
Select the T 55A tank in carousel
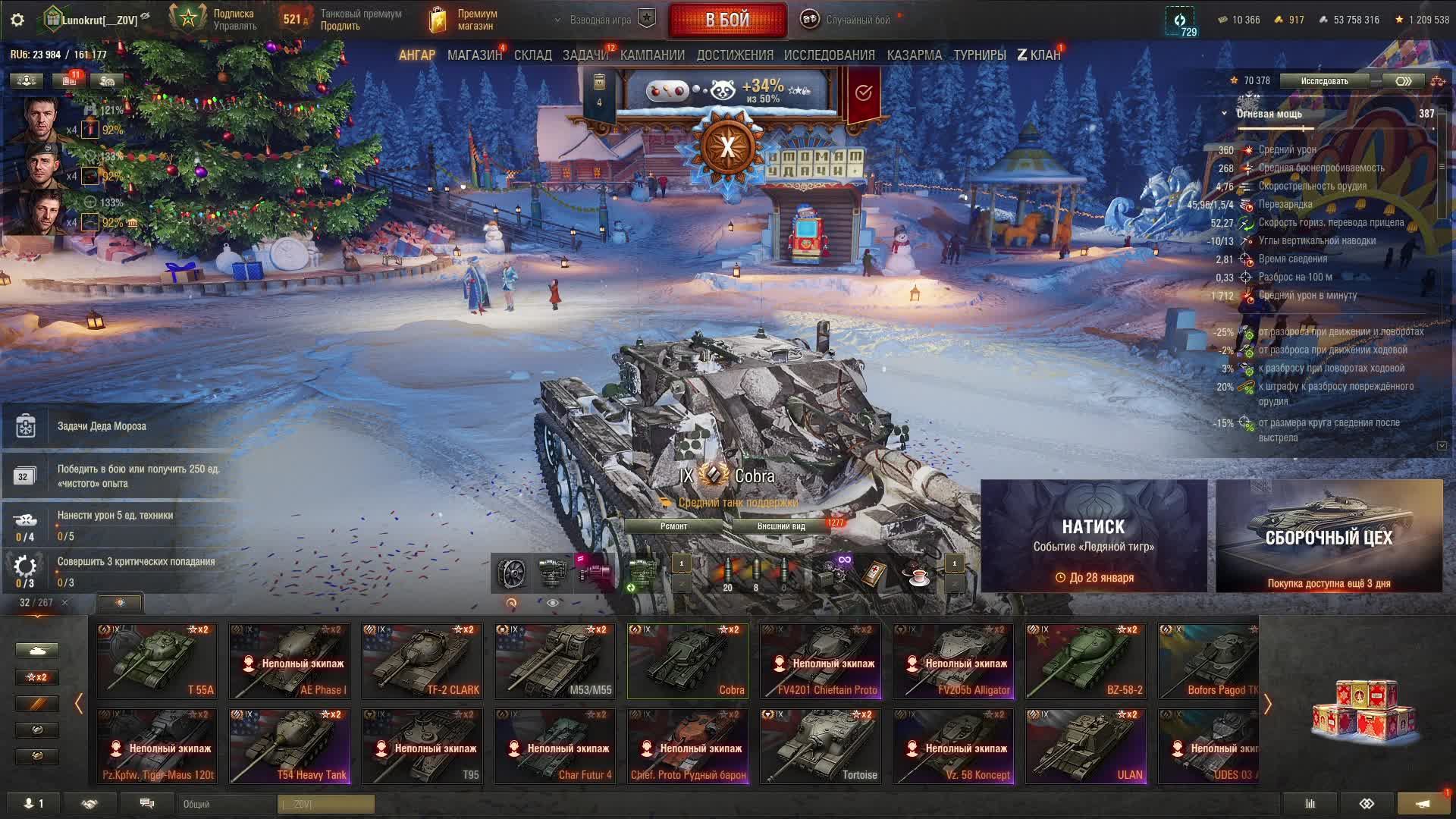point(157,661)
